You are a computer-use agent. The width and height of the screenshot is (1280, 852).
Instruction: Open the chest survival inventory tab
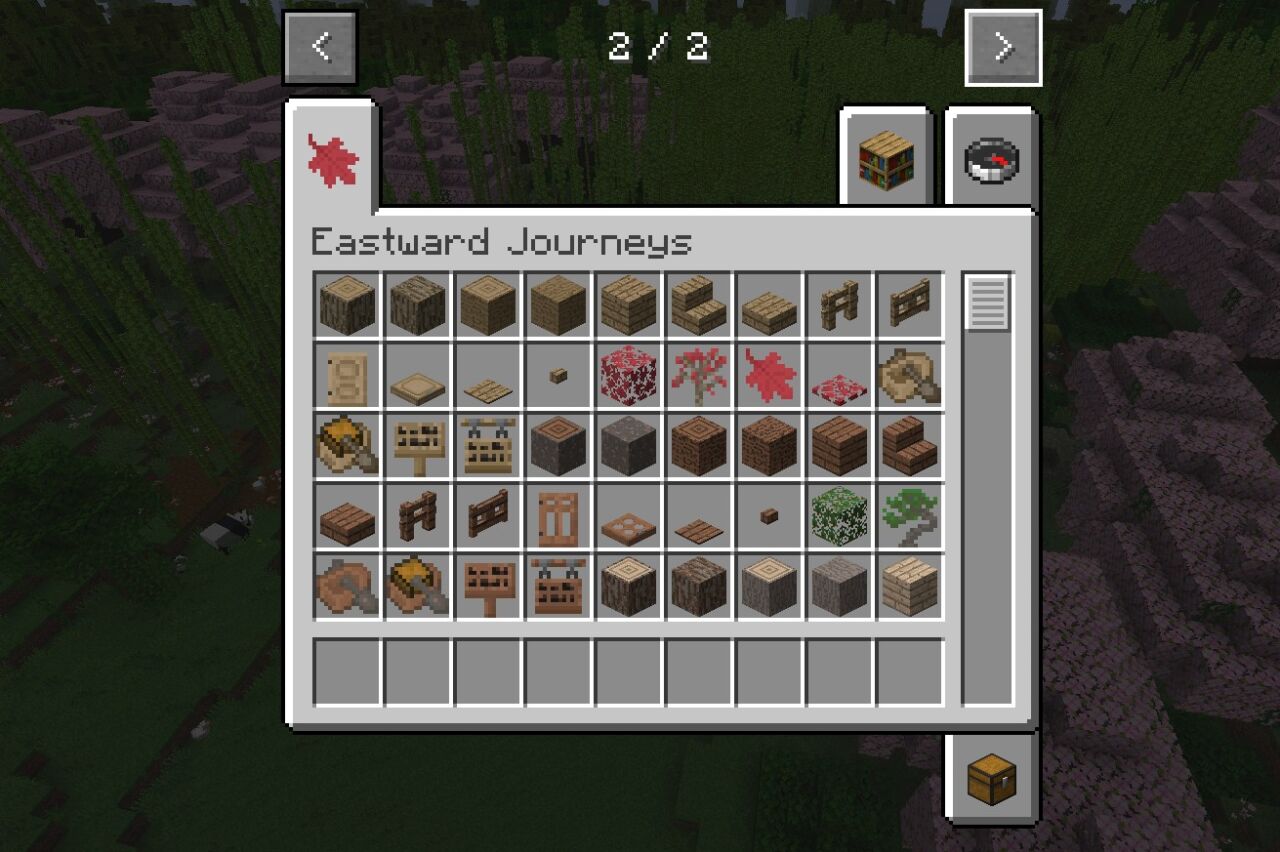point(991,778)
